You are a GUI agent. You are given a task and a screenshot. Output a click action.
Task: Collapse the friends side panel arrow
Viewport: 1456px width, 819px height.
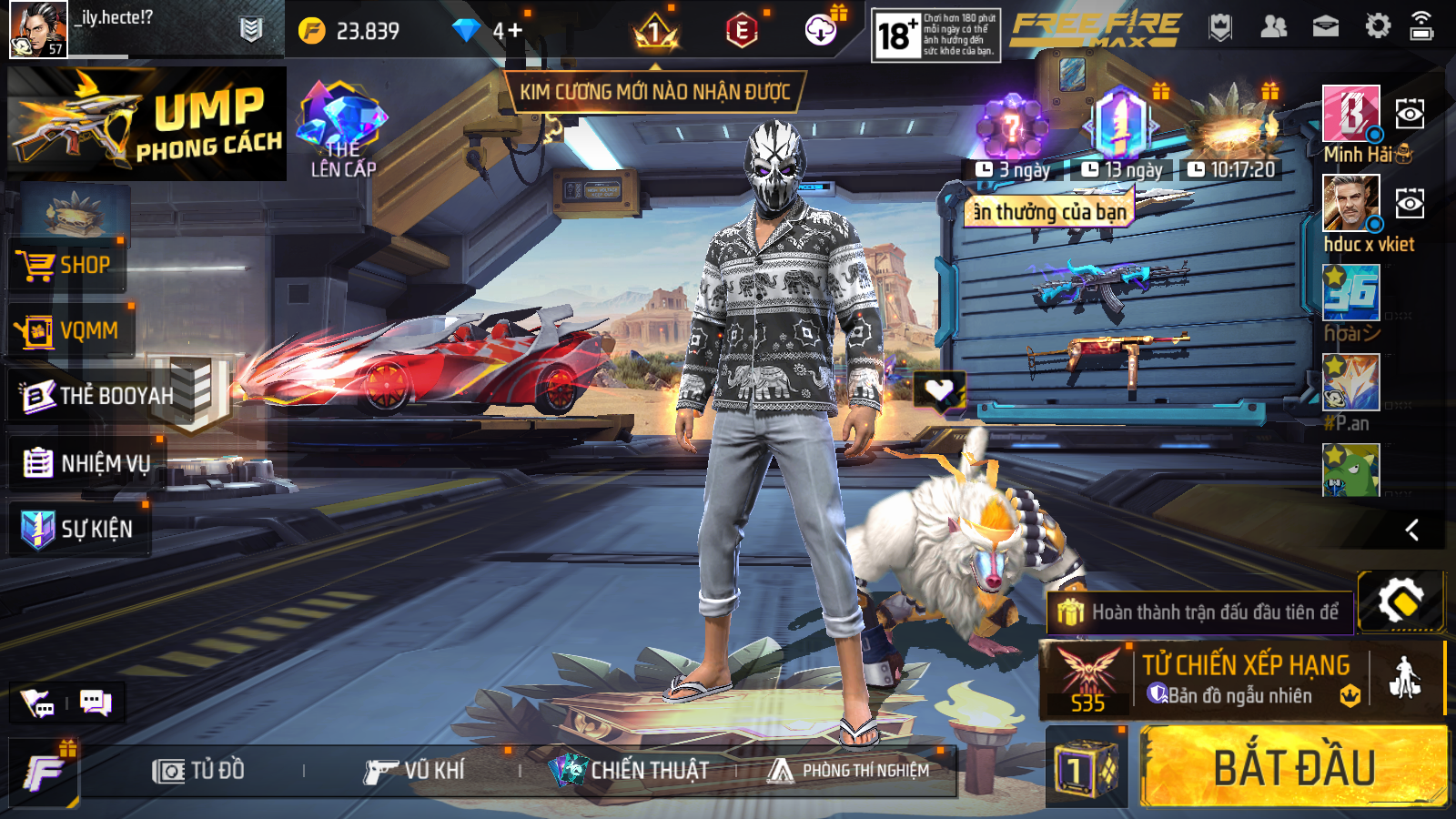pos(1411,530)
